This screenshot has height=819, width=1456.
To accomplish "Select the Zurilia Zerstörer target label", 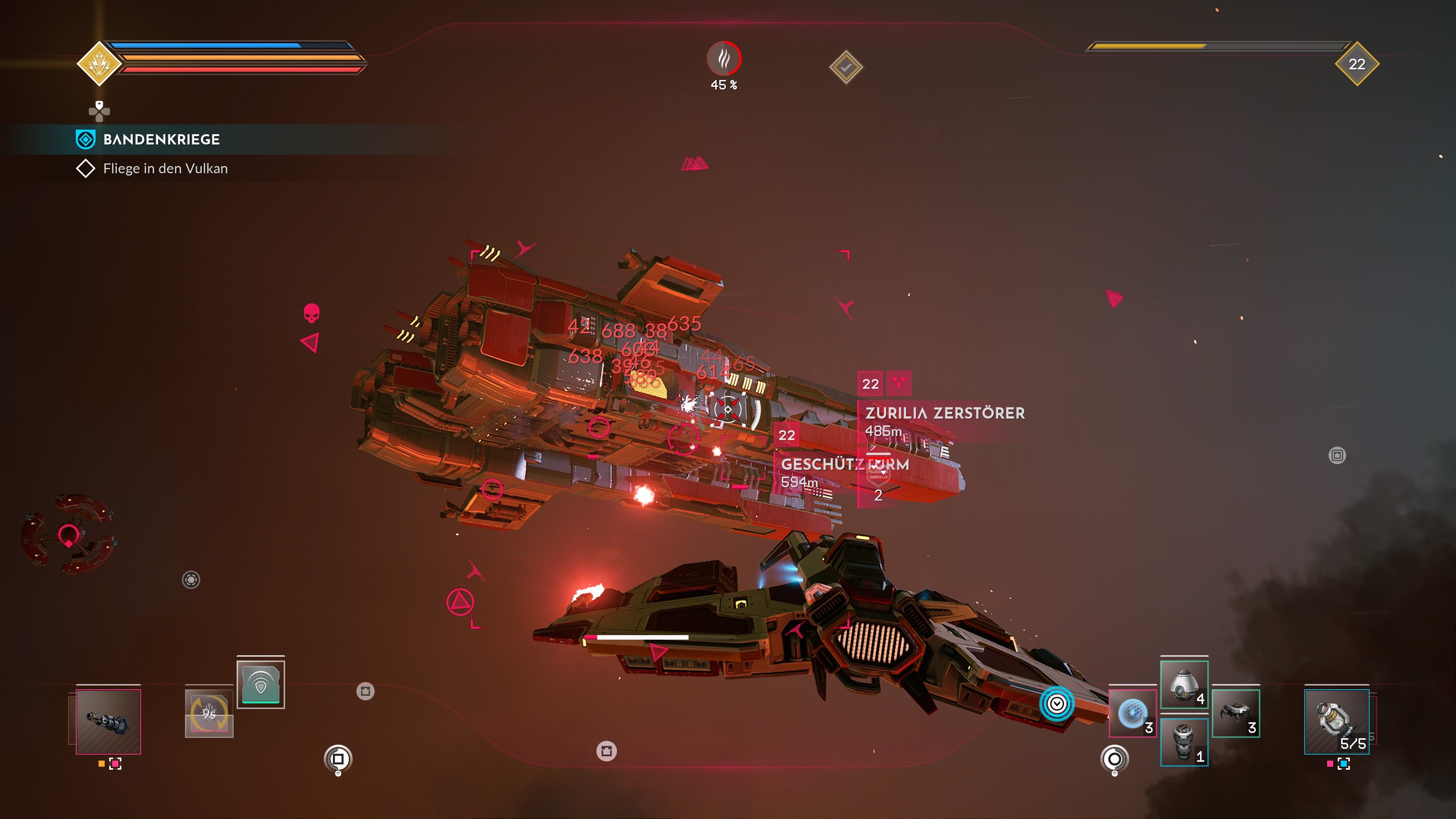I will point(945,413).
